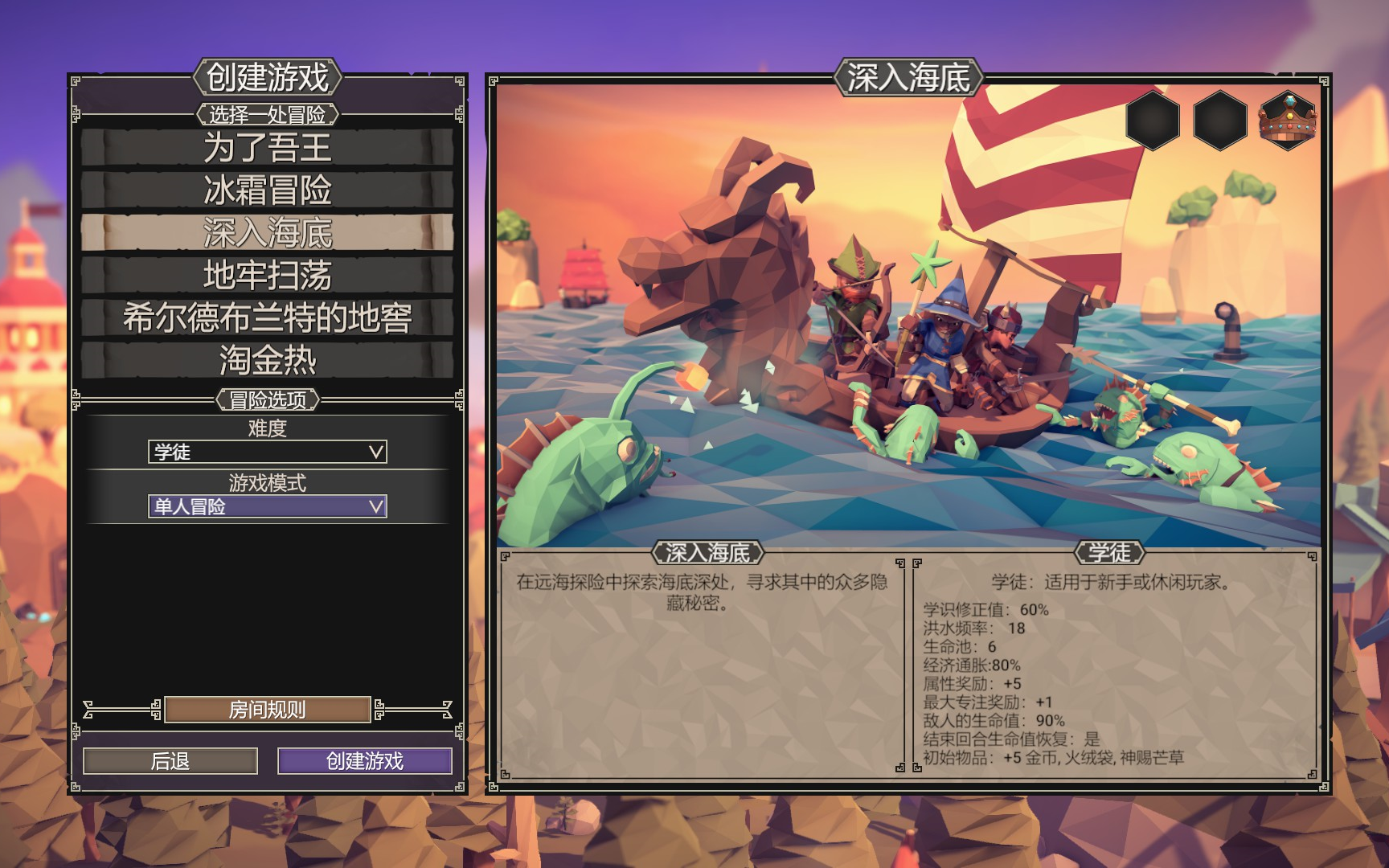Click the chevron on the 学徒 dropdown
This screenshot has height=868, width=1389.
(375, 452)
